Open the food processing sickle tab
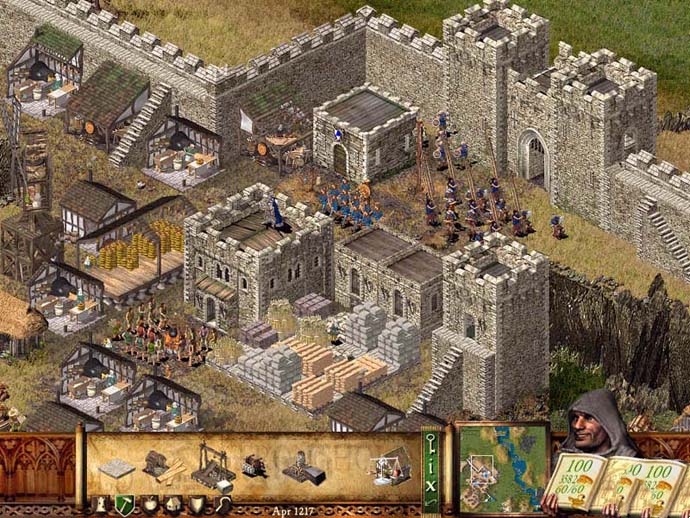690x518 pixels. 224,504
